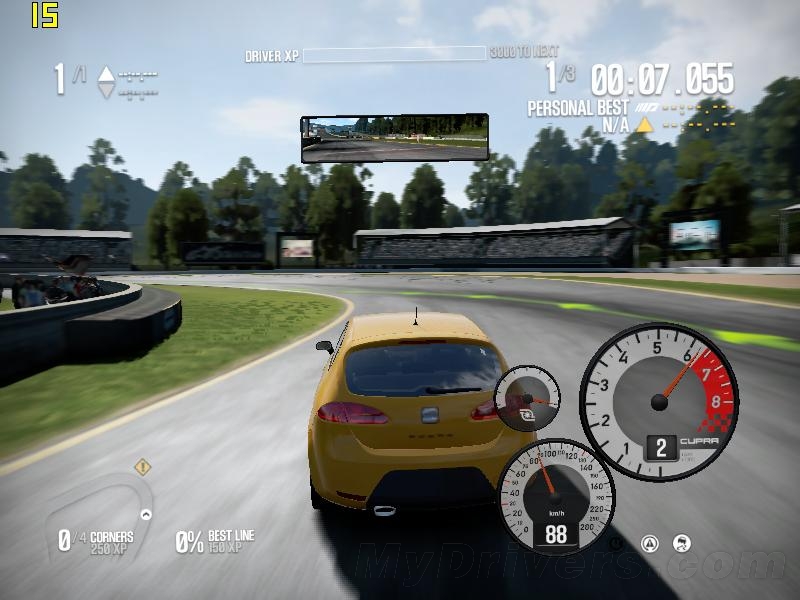Click the player arrow marker on the minimap

[146, 514]
